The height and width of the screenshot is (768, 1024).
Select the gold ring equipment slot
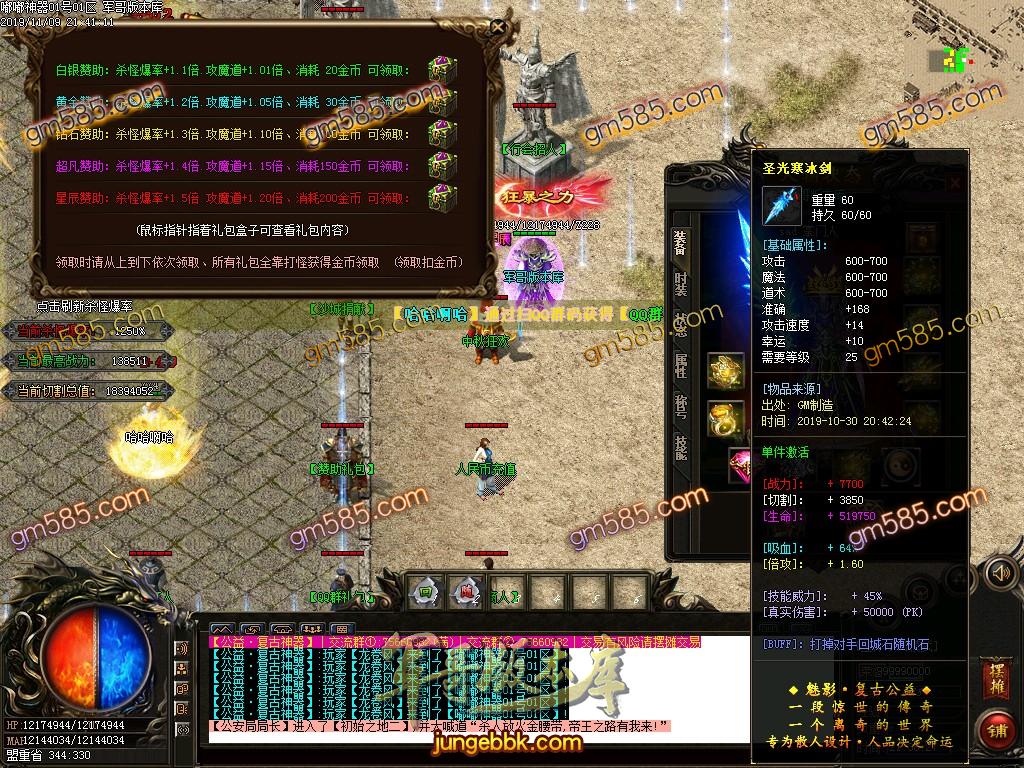724,417
